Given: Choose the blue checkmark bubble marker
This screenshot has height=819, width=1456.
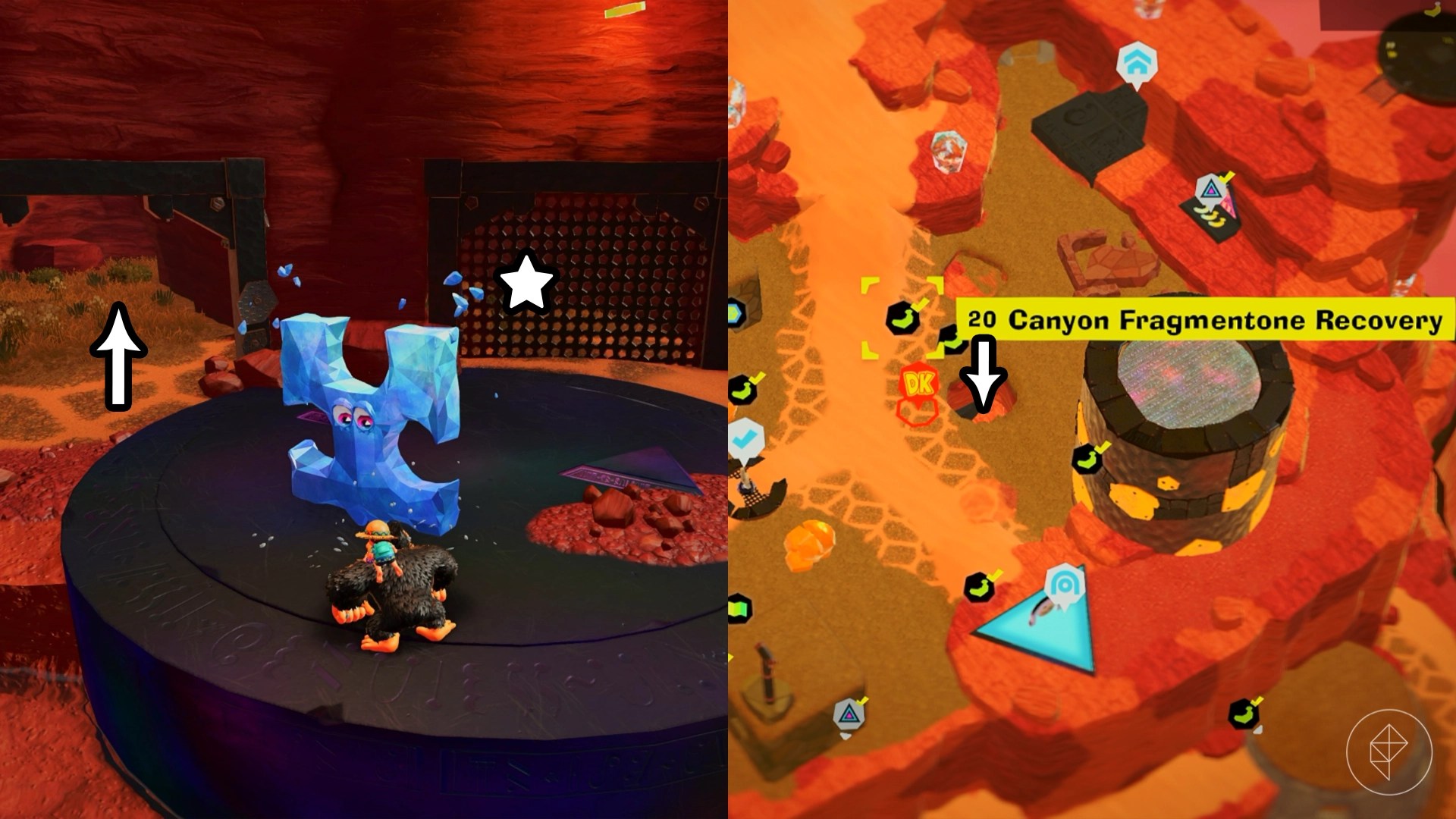Looking at the screenshot, I should click(745, 438).
